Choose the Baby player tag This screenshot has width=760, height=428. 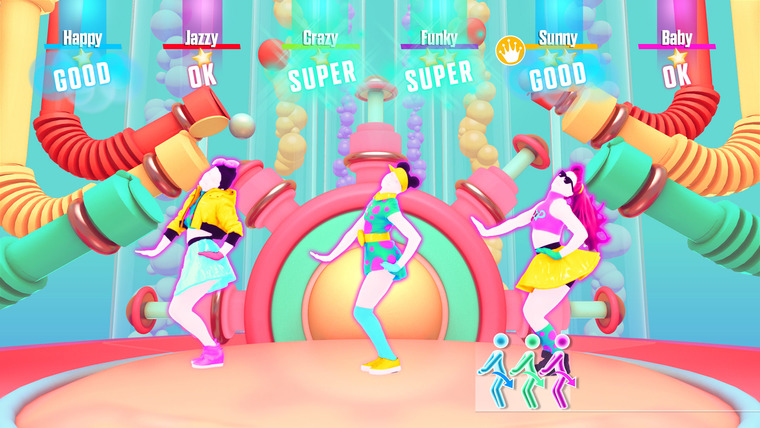click(677, 38)
